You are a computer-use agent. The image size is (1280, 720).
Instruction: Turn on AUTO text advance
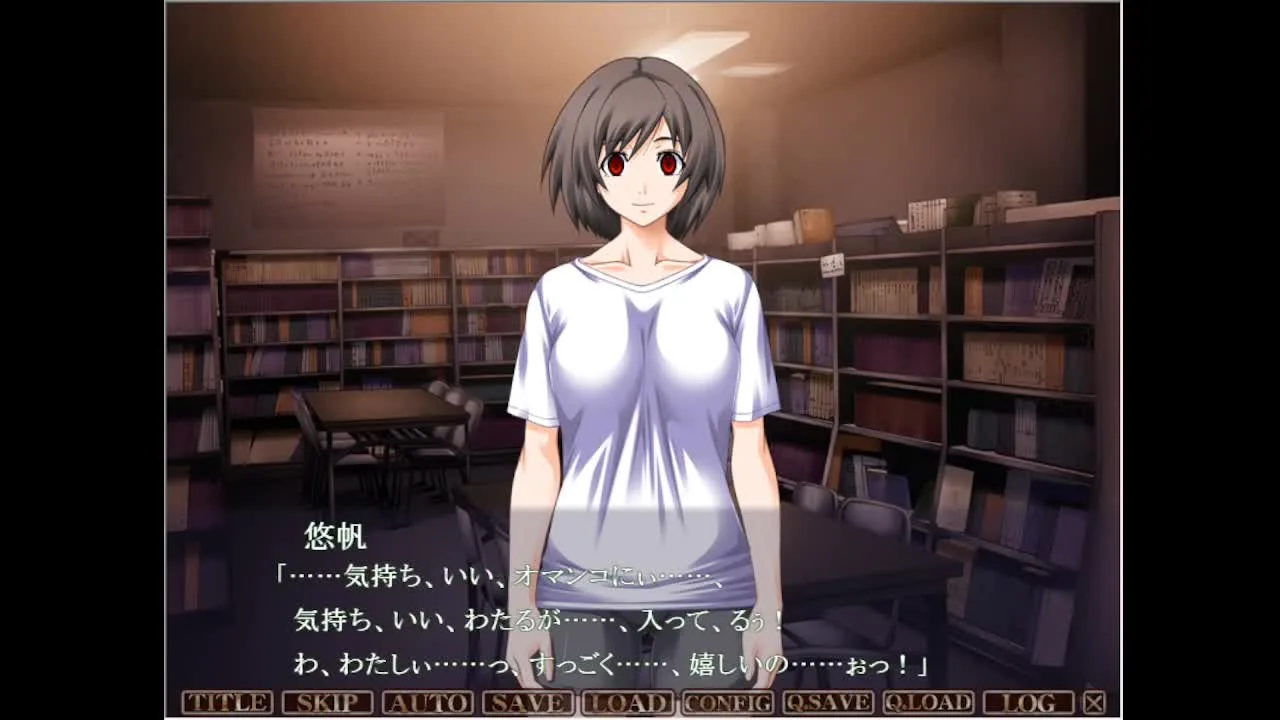[x=427, y=702]
